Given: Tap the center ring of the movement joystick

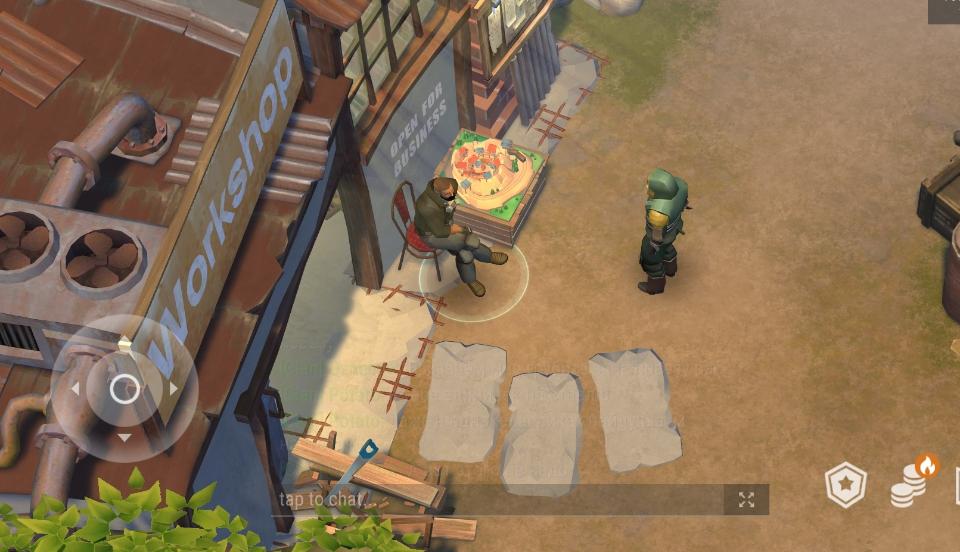Looking at the screenshot, I should [x=124, y=388].
